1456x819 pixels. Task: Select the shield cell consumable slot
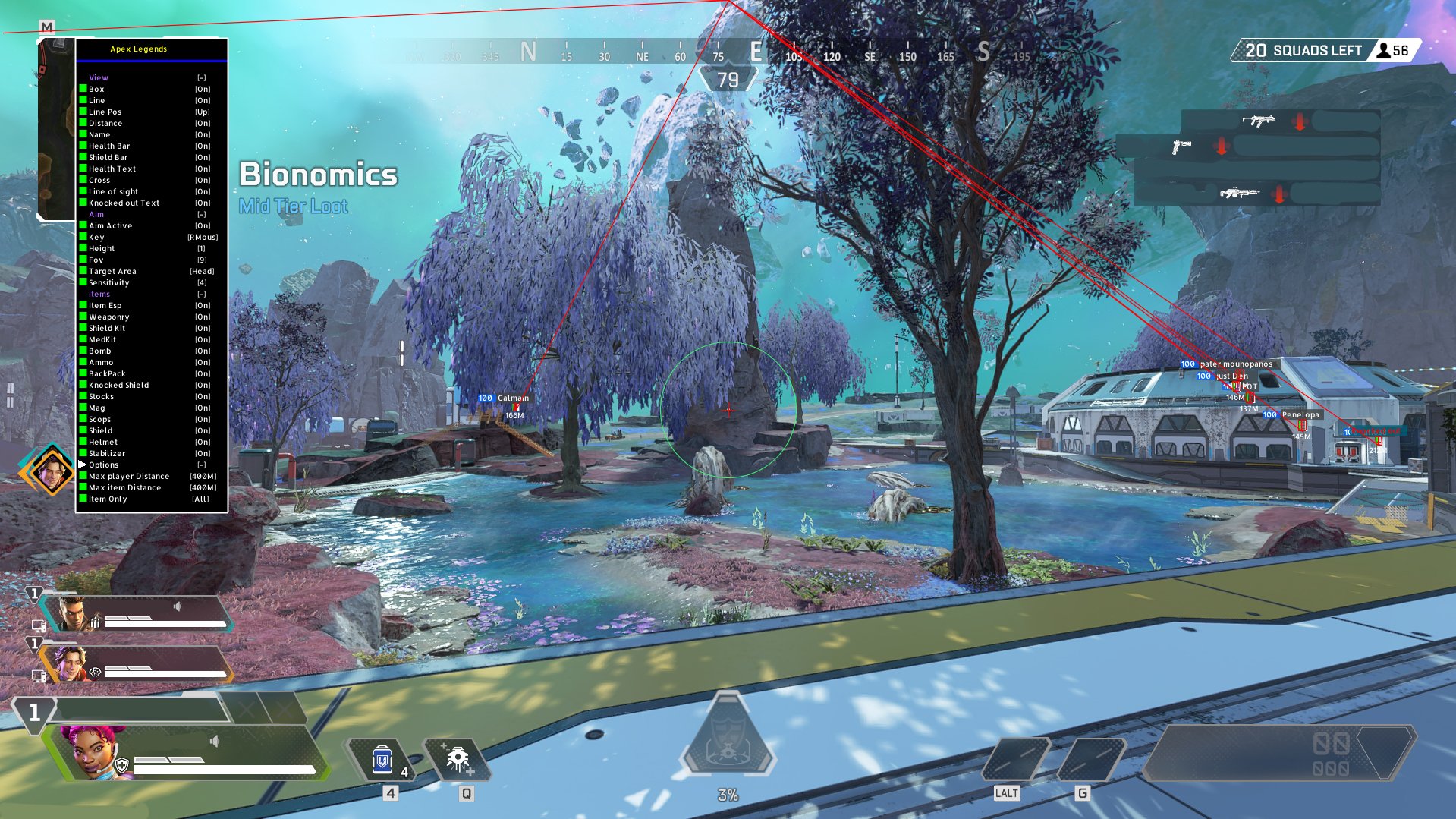pos(383,760)
